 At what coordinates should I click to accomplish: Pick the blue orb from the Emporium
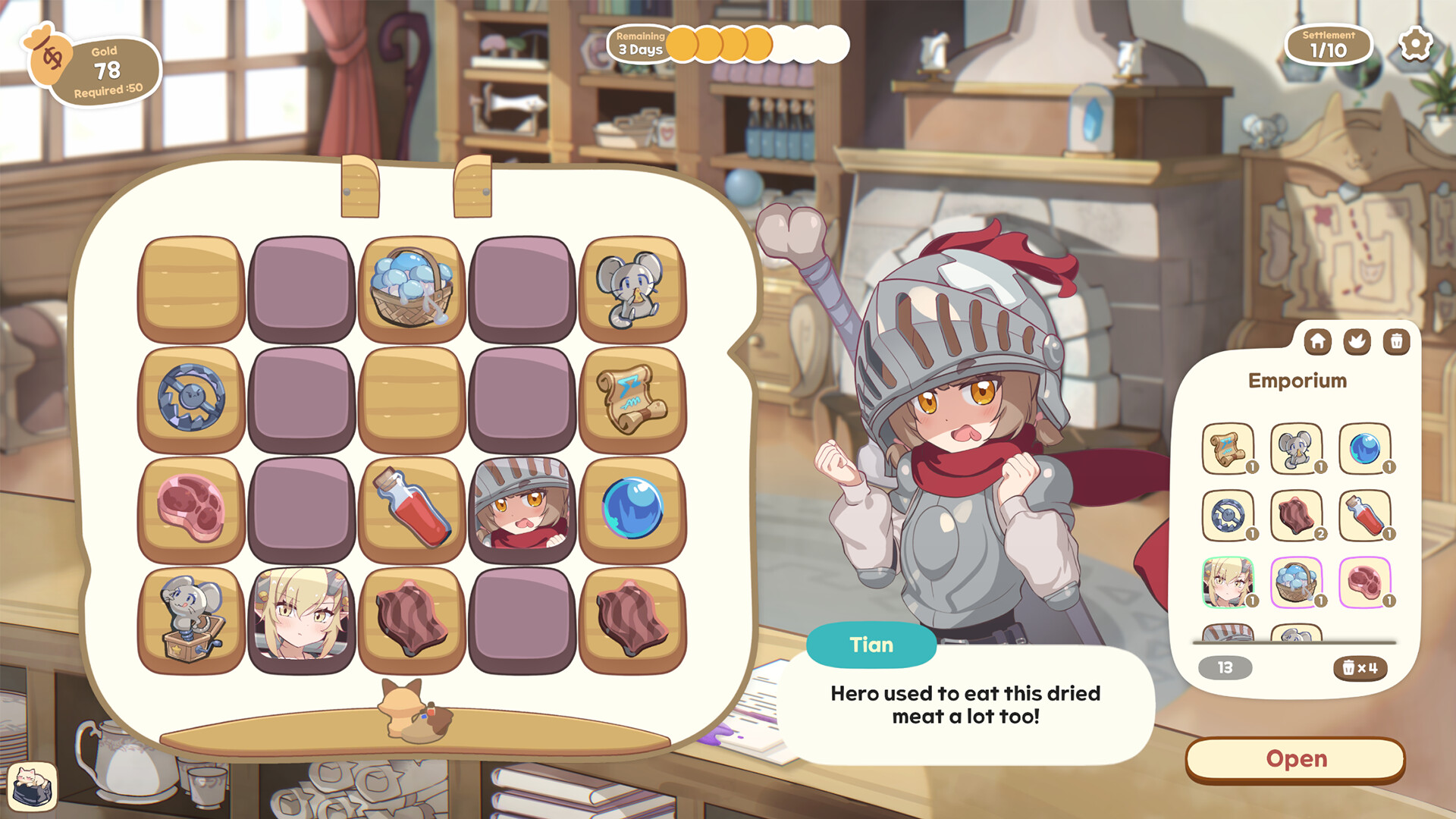1366,448
